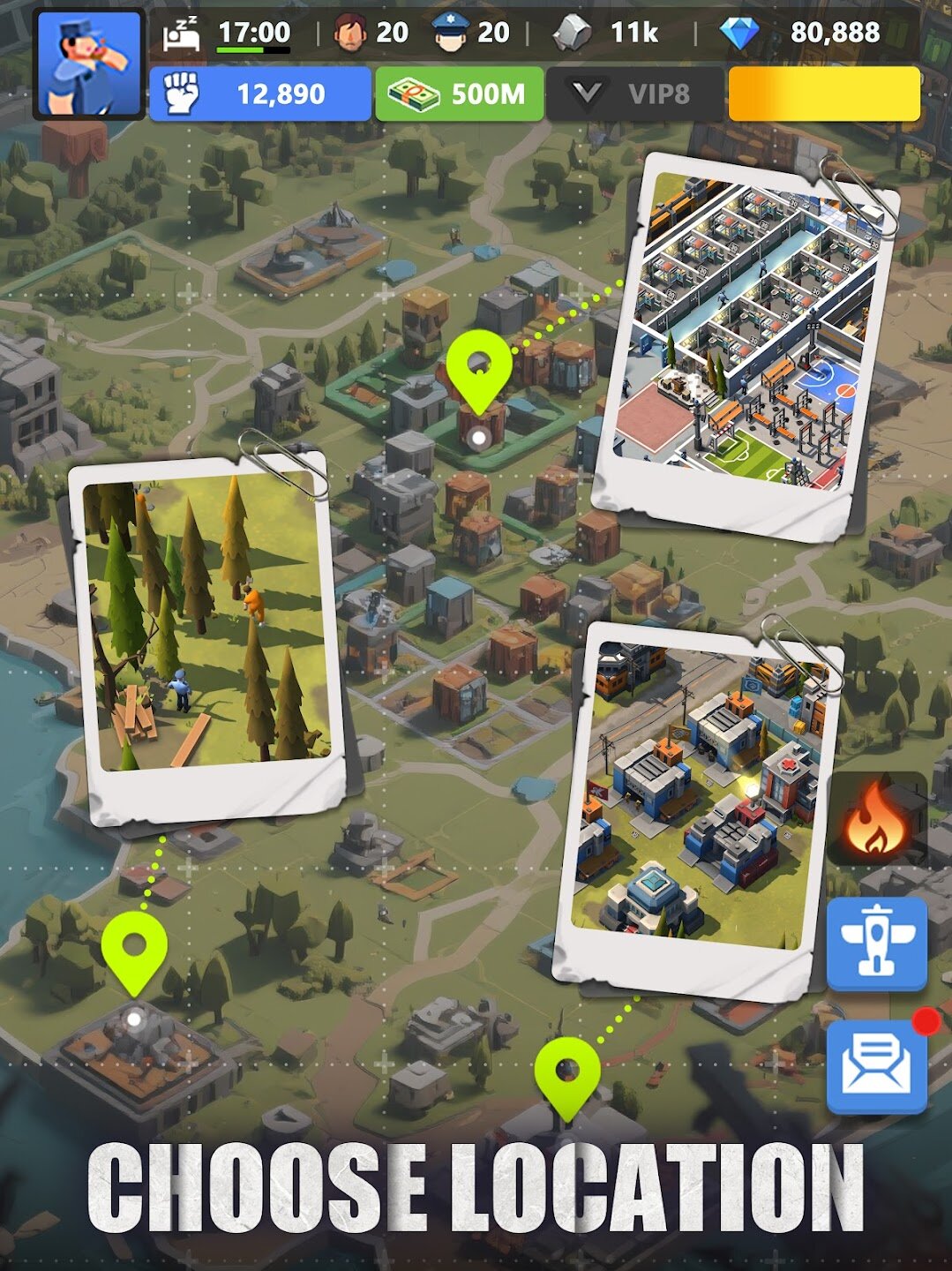Open the blue airplane button
The width and height of the screenshot is (952, 1271).
tap(875, 944)
